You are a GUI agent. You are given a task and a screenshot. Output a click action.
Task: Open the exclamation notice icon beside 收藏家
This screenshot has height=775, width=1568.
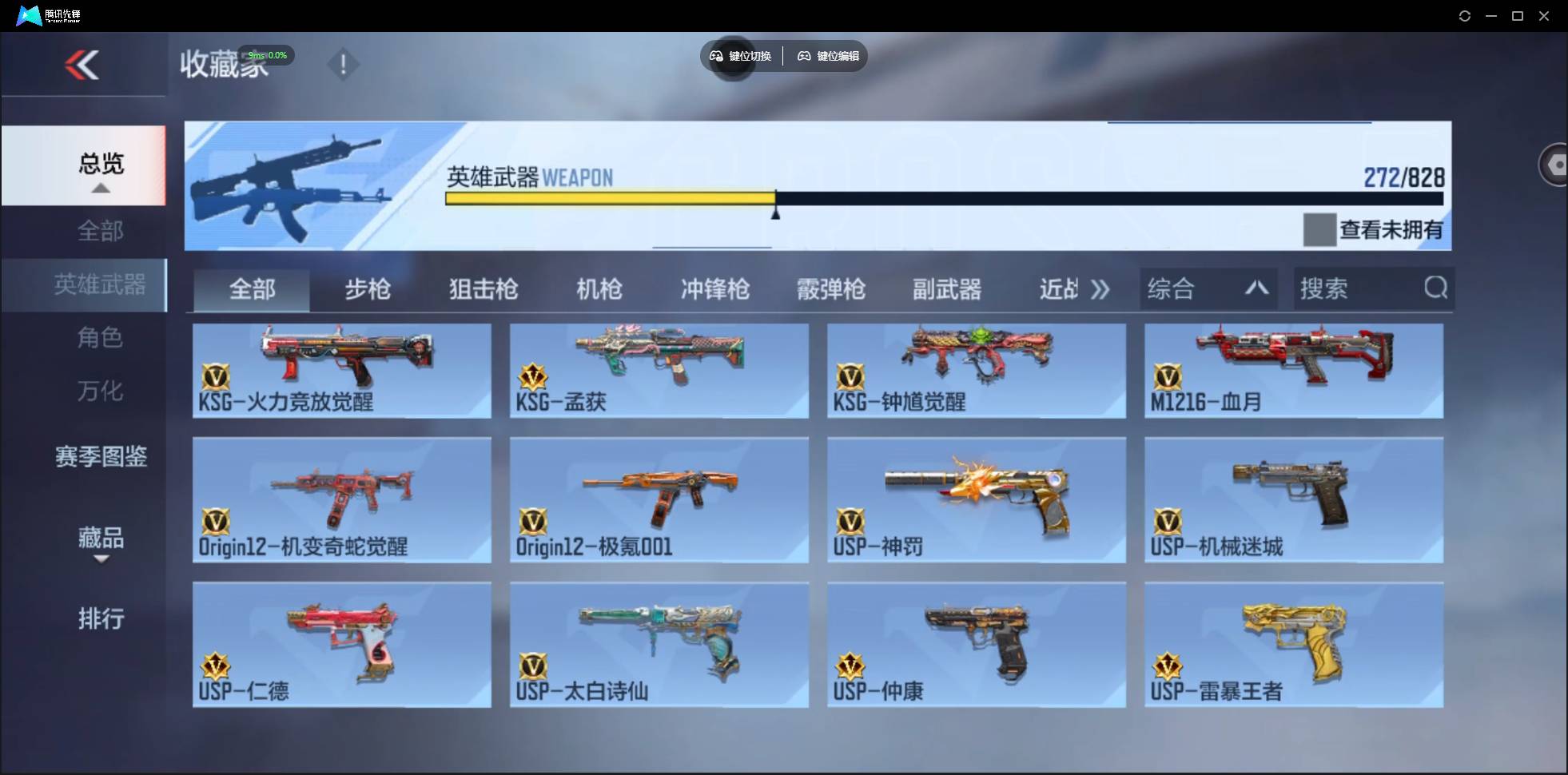[344, 64]
